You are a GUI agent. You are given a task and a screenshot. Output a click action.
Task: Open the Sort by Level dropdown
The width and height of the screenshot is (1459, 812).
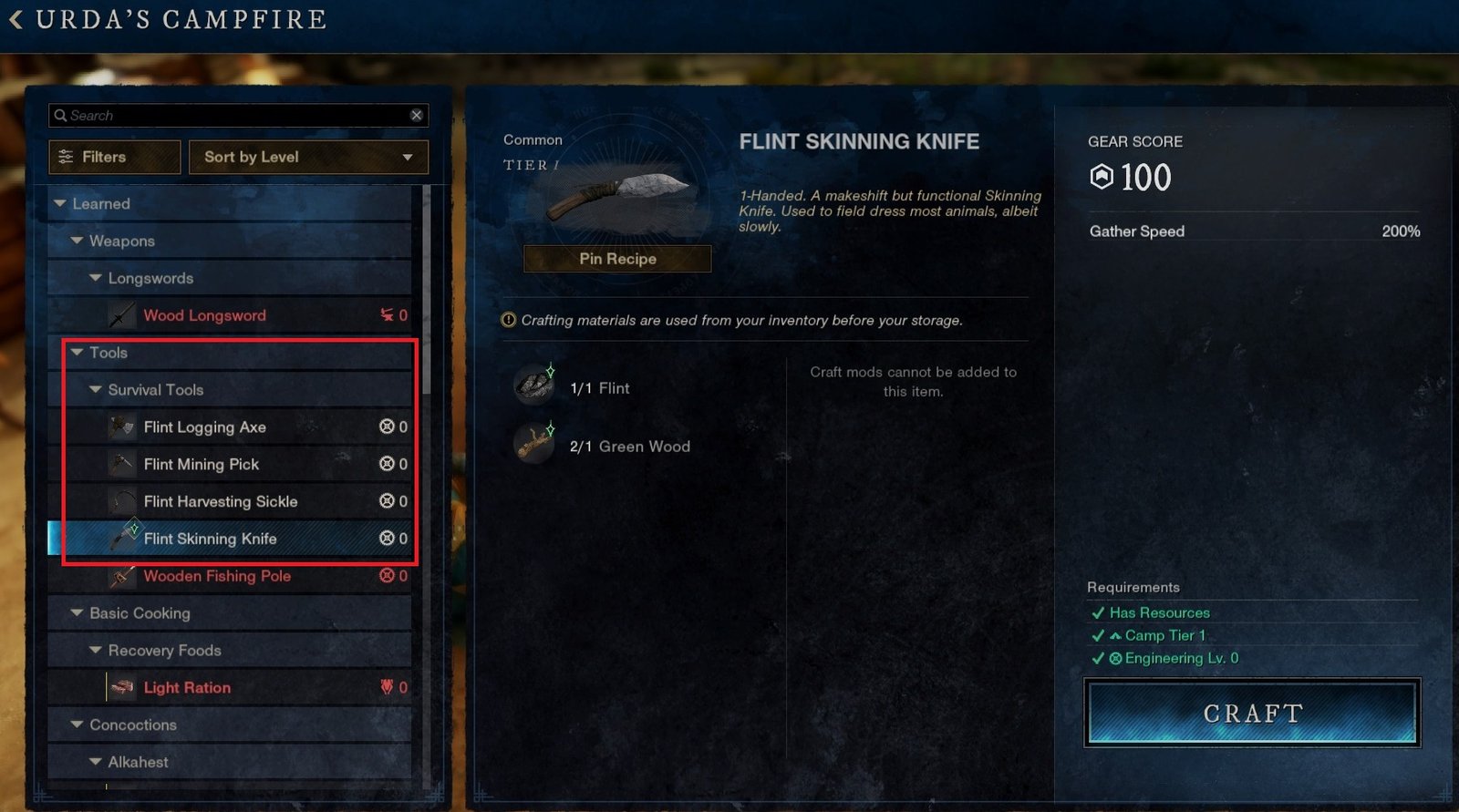(x=308, y=157)
